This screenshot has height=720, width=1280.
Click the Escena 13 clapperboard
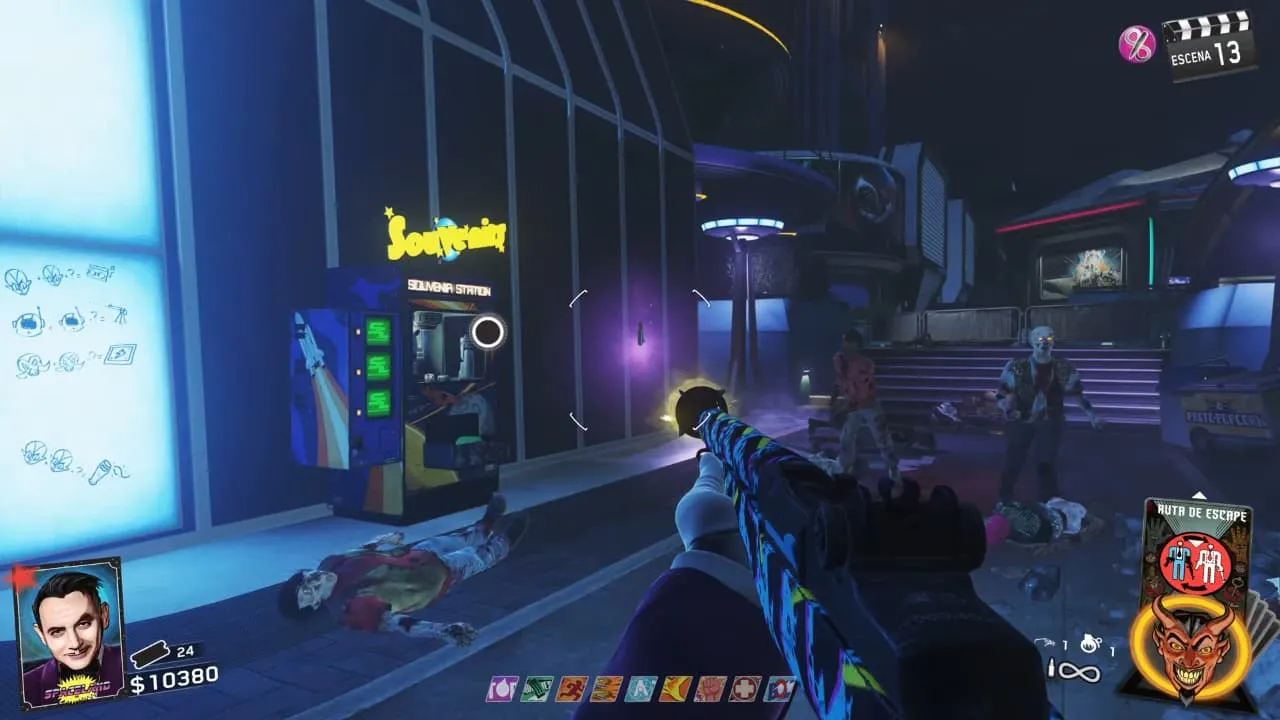1210,45
